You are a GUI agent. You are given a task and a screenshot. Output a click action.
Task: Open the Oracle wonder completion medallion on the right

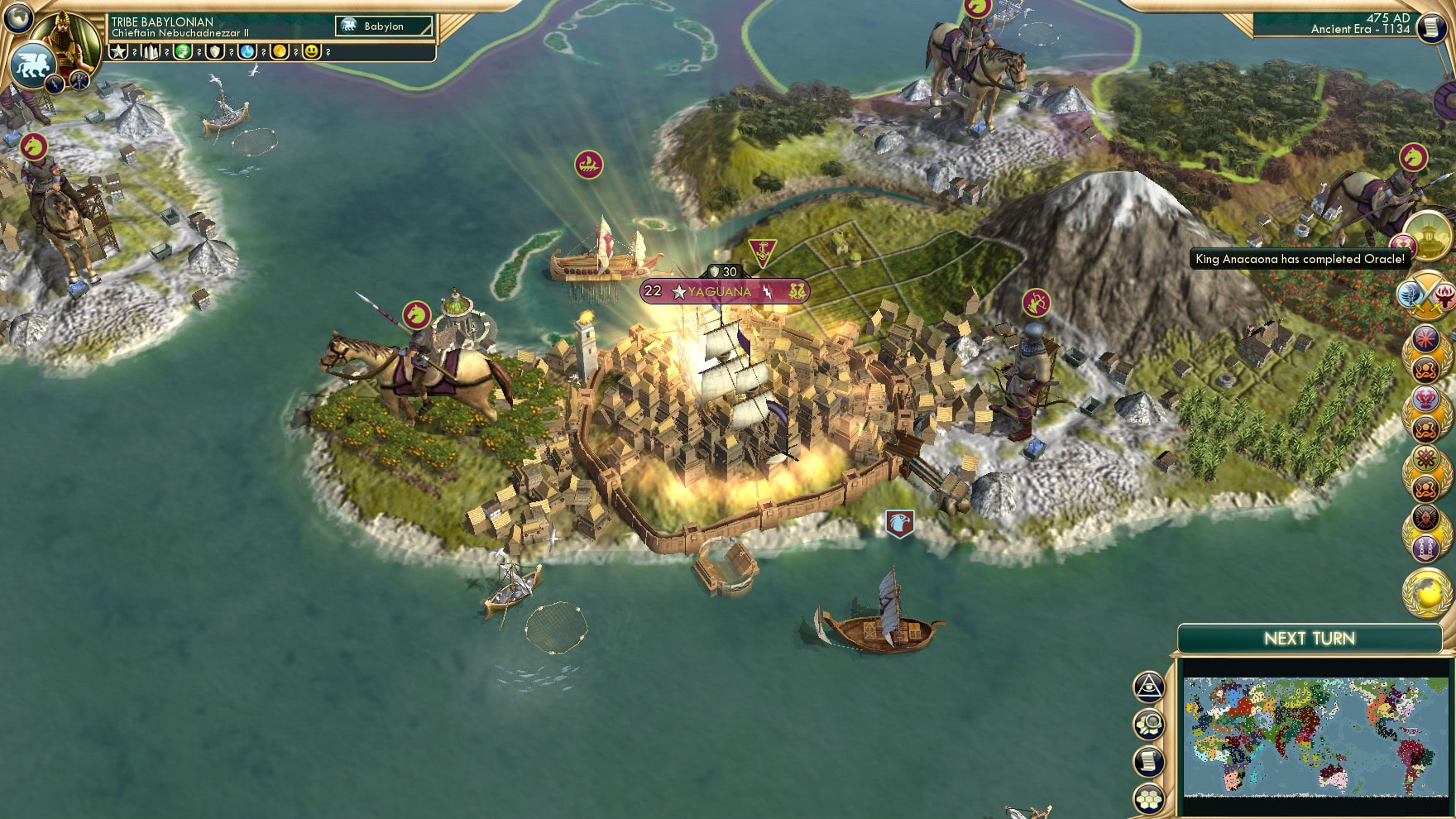coord(1429,237)
